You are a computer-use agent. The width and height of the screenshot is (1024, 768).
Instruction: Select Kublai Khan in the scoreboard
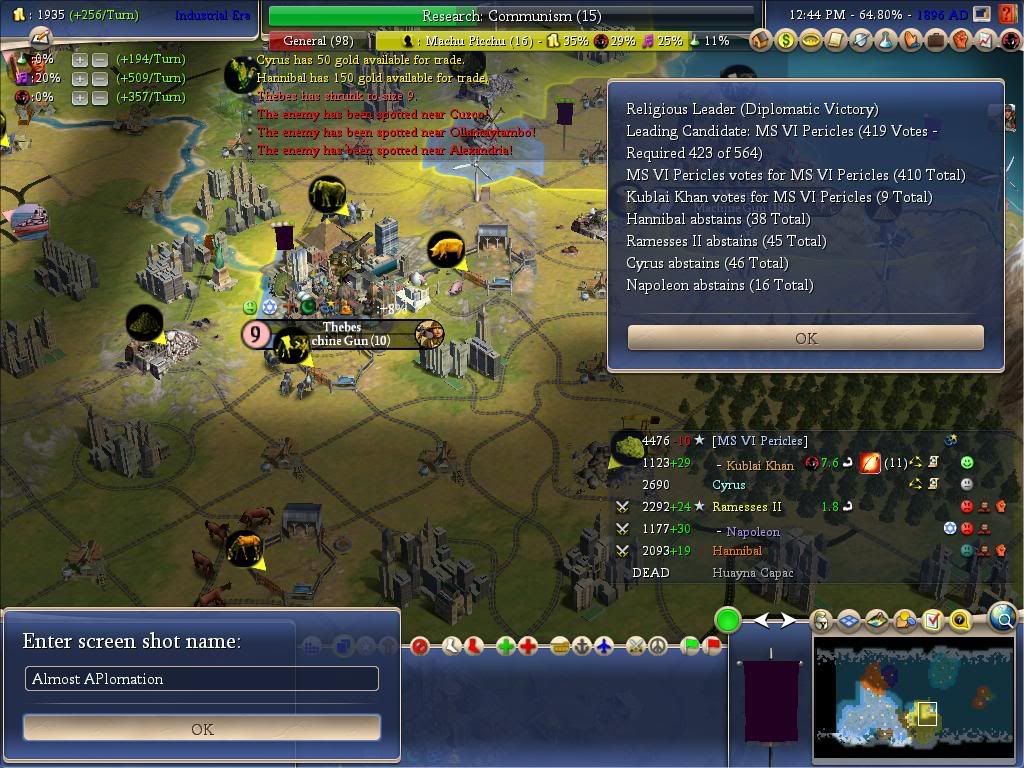click(x=760, y=465)
